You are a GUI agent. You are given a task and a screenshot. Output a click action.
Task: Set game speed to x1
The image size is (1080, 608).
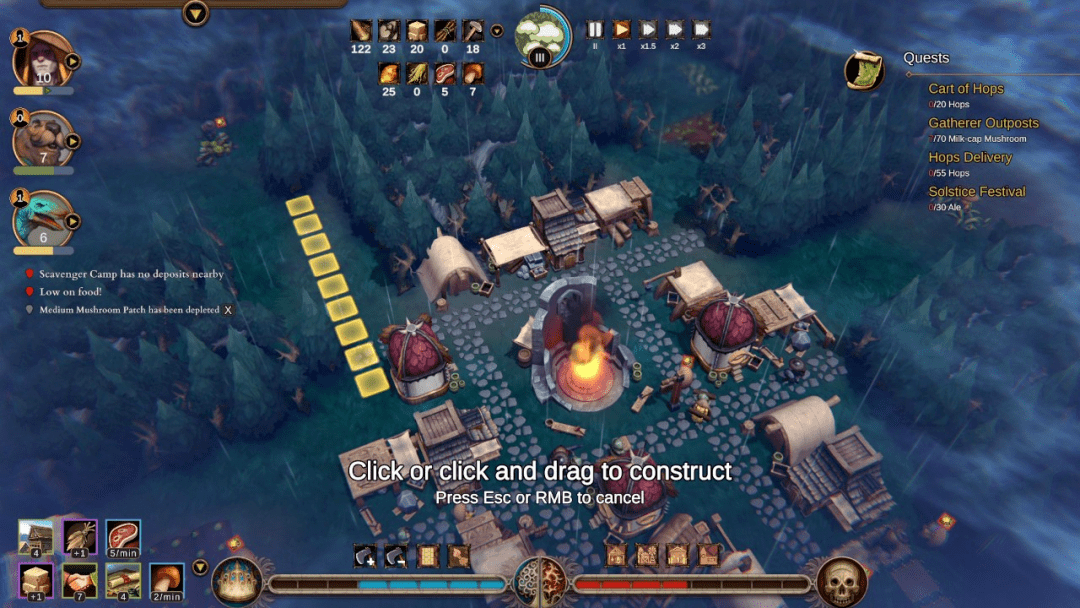(x=621, y=30)
